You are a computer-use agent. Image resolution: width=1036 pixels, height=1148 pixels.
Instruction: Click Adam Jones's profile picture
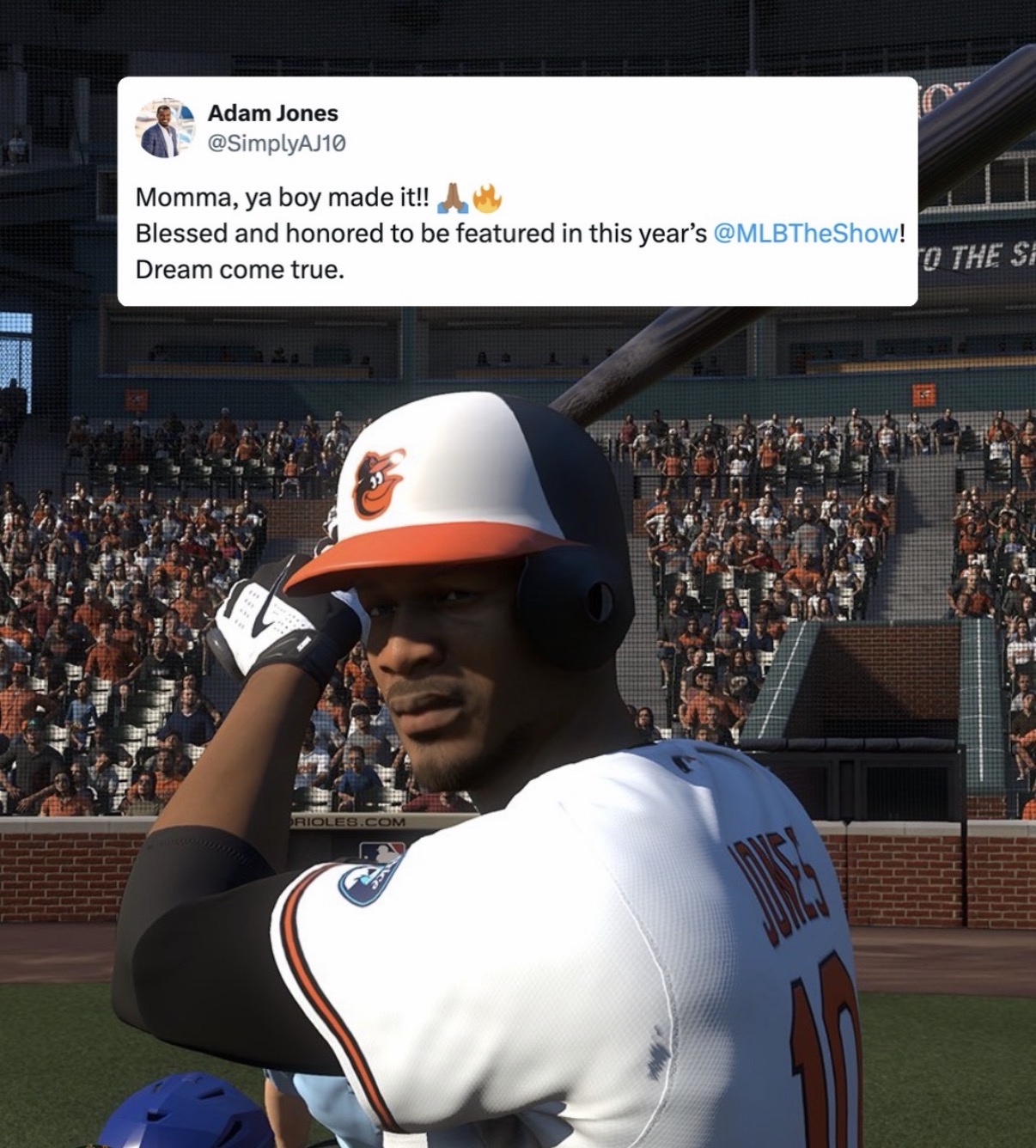[162, 127]
